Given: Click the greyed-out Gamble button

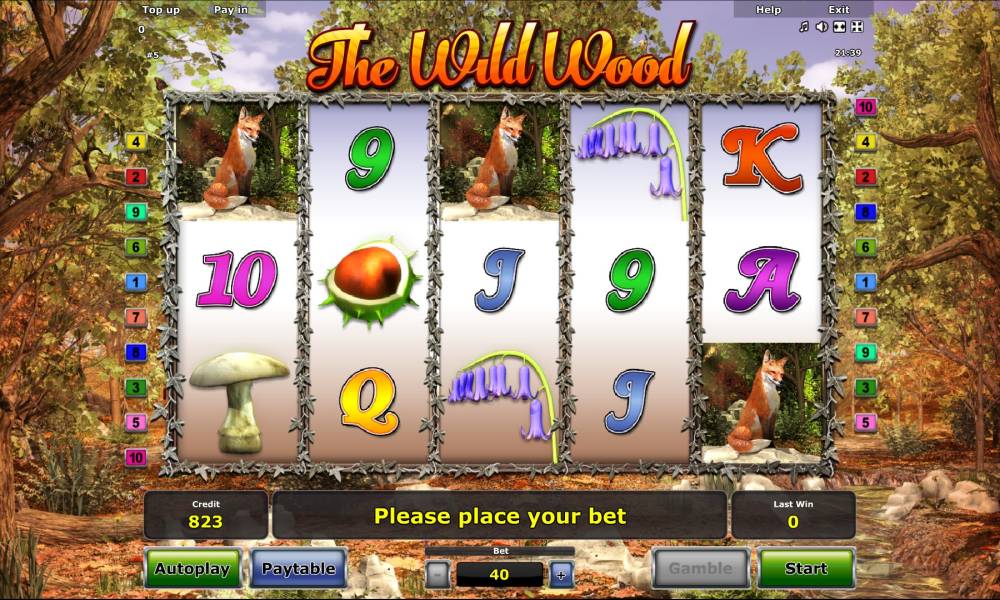Looking at the screenshot, I should pyautogui.click(x=700, y=568).
